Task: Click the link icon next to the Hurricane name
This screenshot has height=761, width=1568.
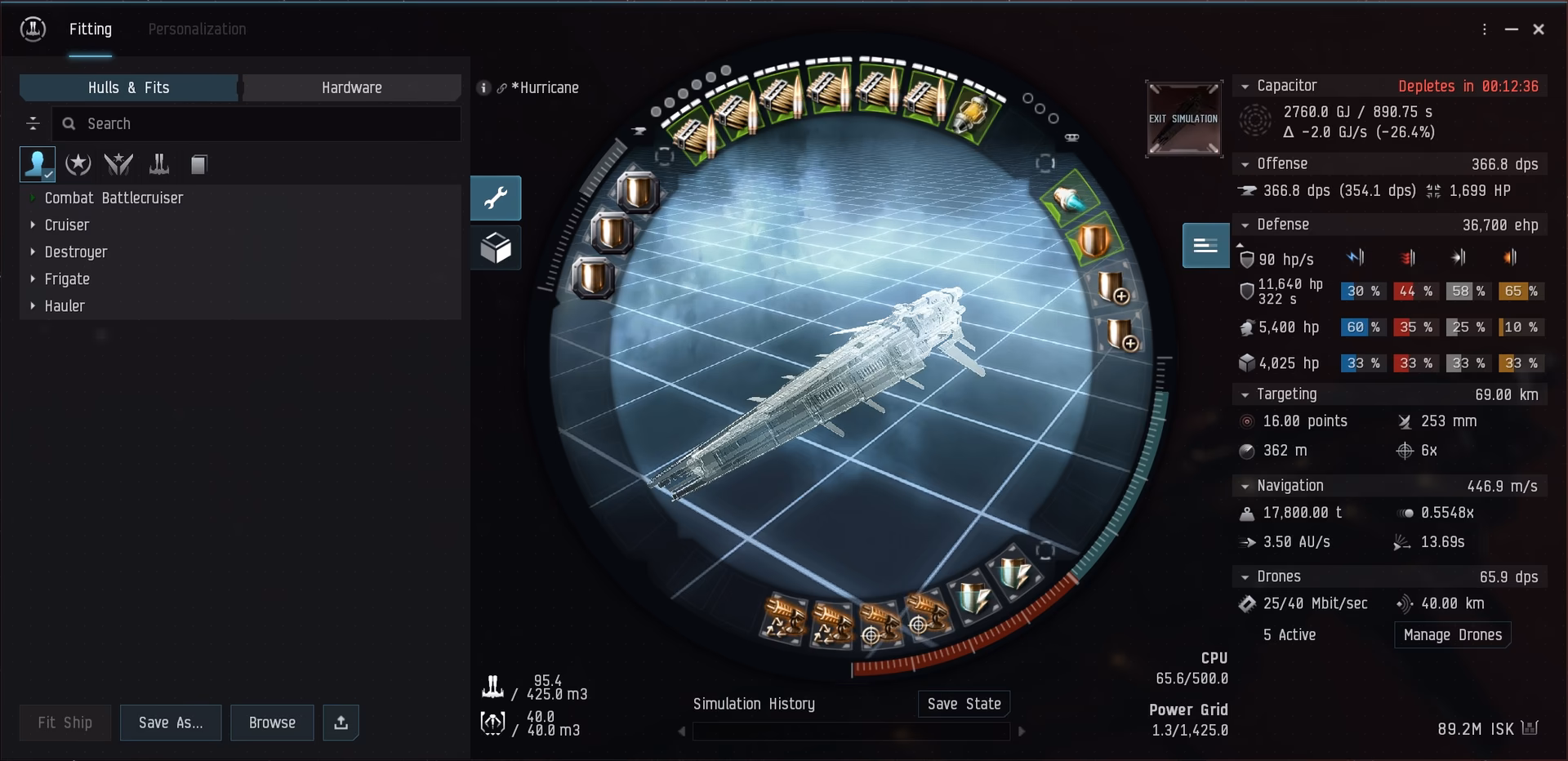Action: (502, 87)
